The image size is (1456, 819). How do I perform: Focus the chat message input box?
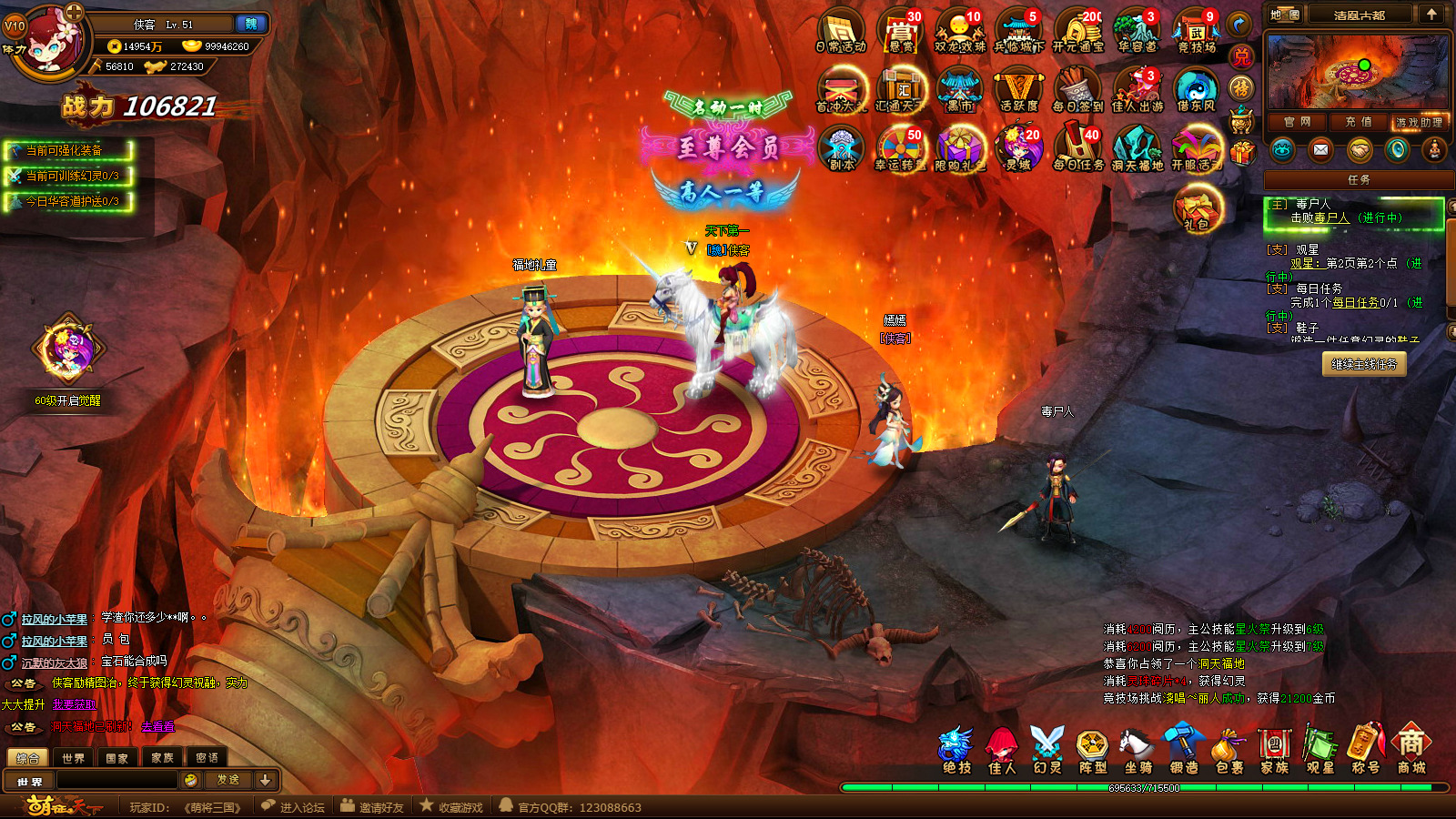117,781
